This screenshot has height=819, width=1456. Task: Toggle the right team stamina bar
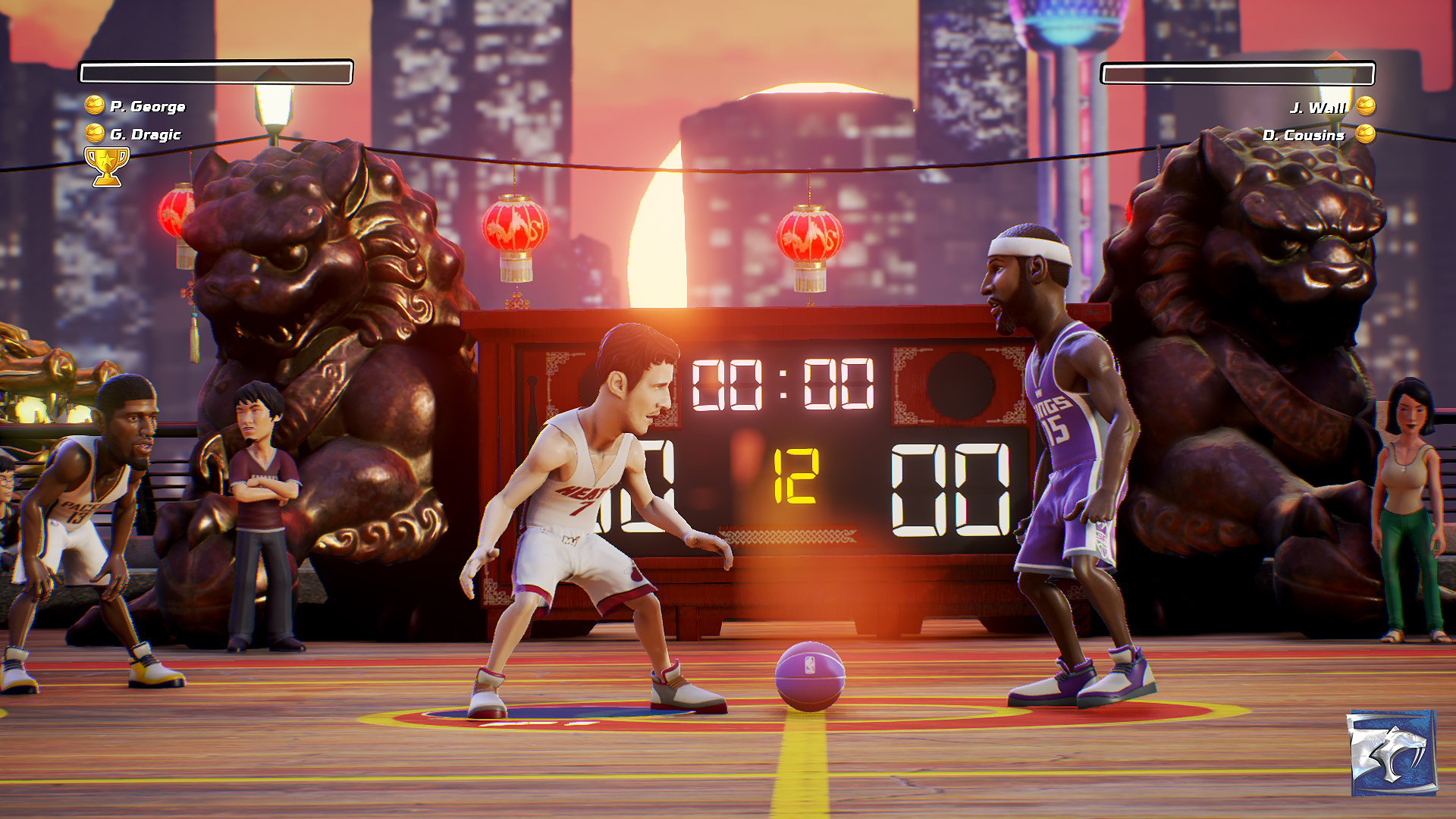click(1239, 74)
